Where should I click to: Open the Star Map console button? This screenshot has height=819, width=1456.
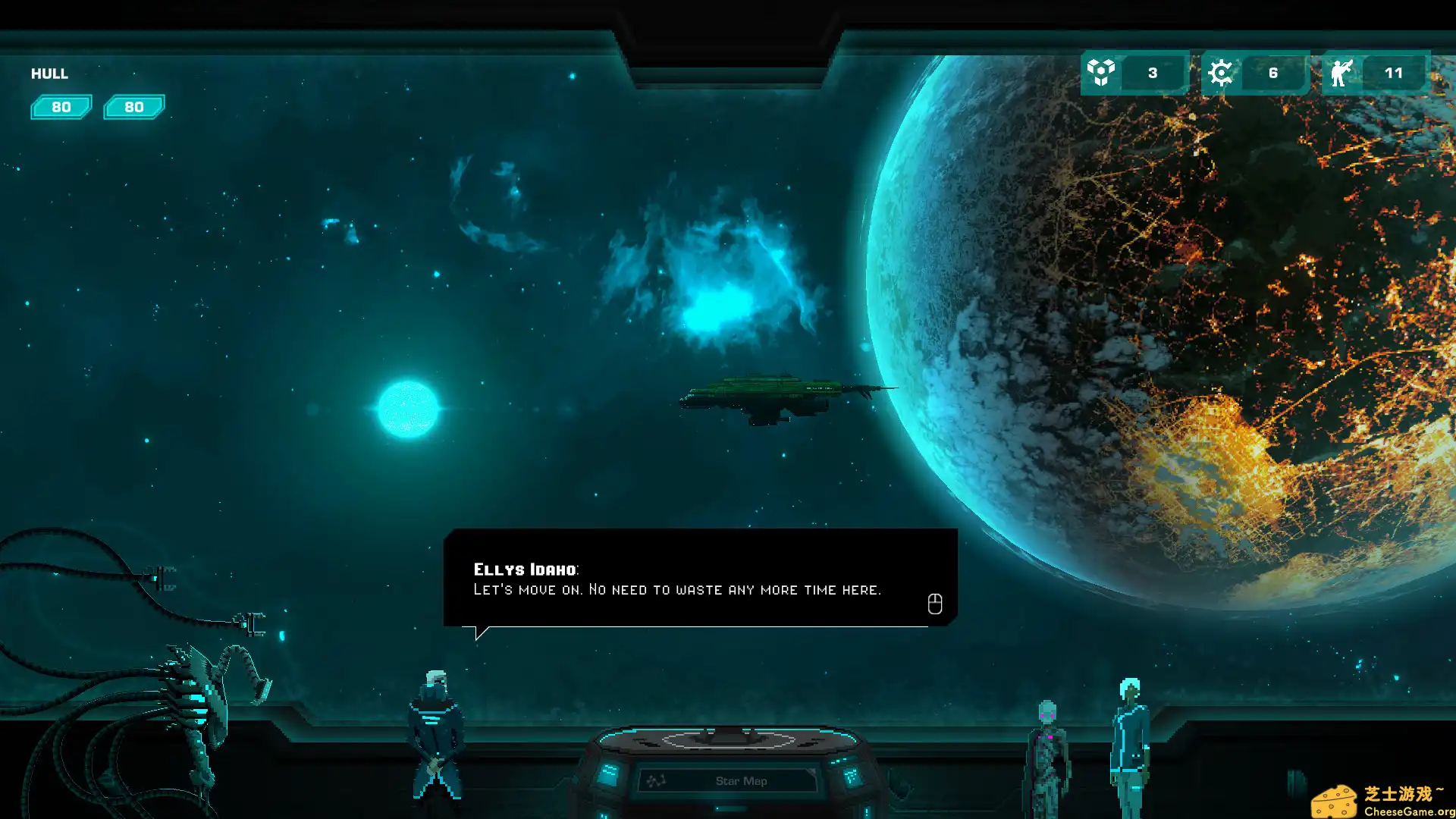click(729, 780)
